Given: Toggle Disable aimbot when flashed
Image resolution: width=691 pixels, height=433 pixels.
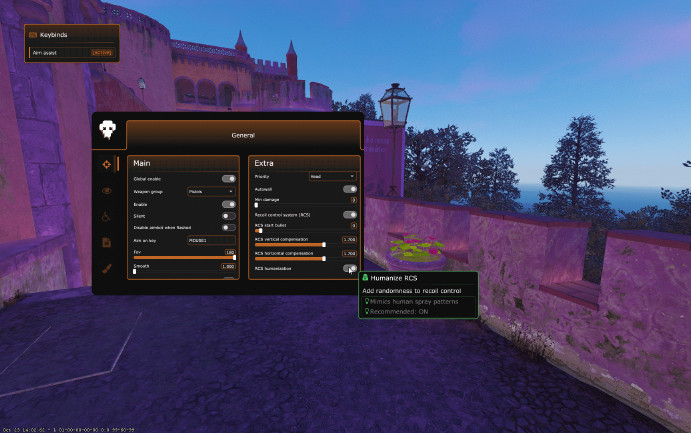Looking at the screenshot, I should [228, 227].
